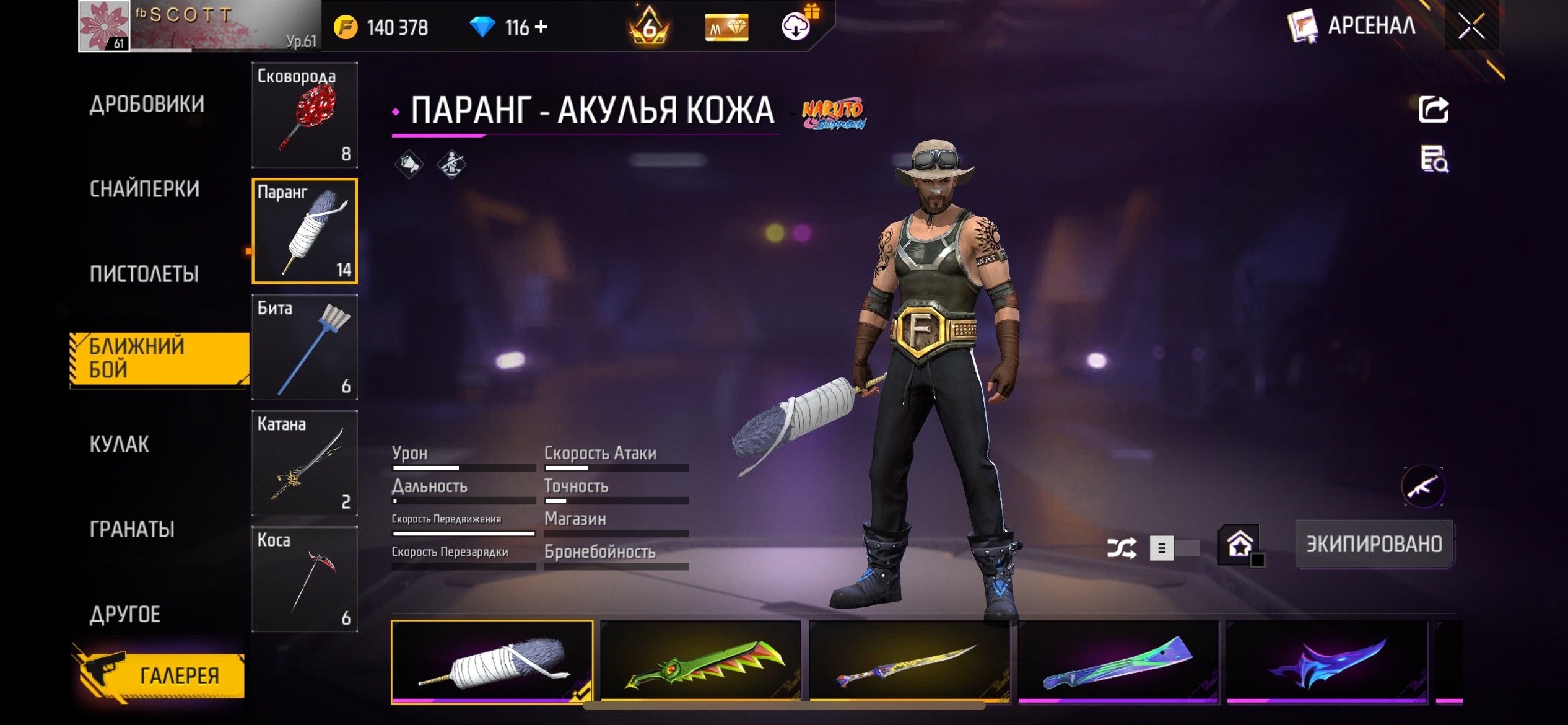Toggle the random skin shuffle icon

pos(1122,548)
